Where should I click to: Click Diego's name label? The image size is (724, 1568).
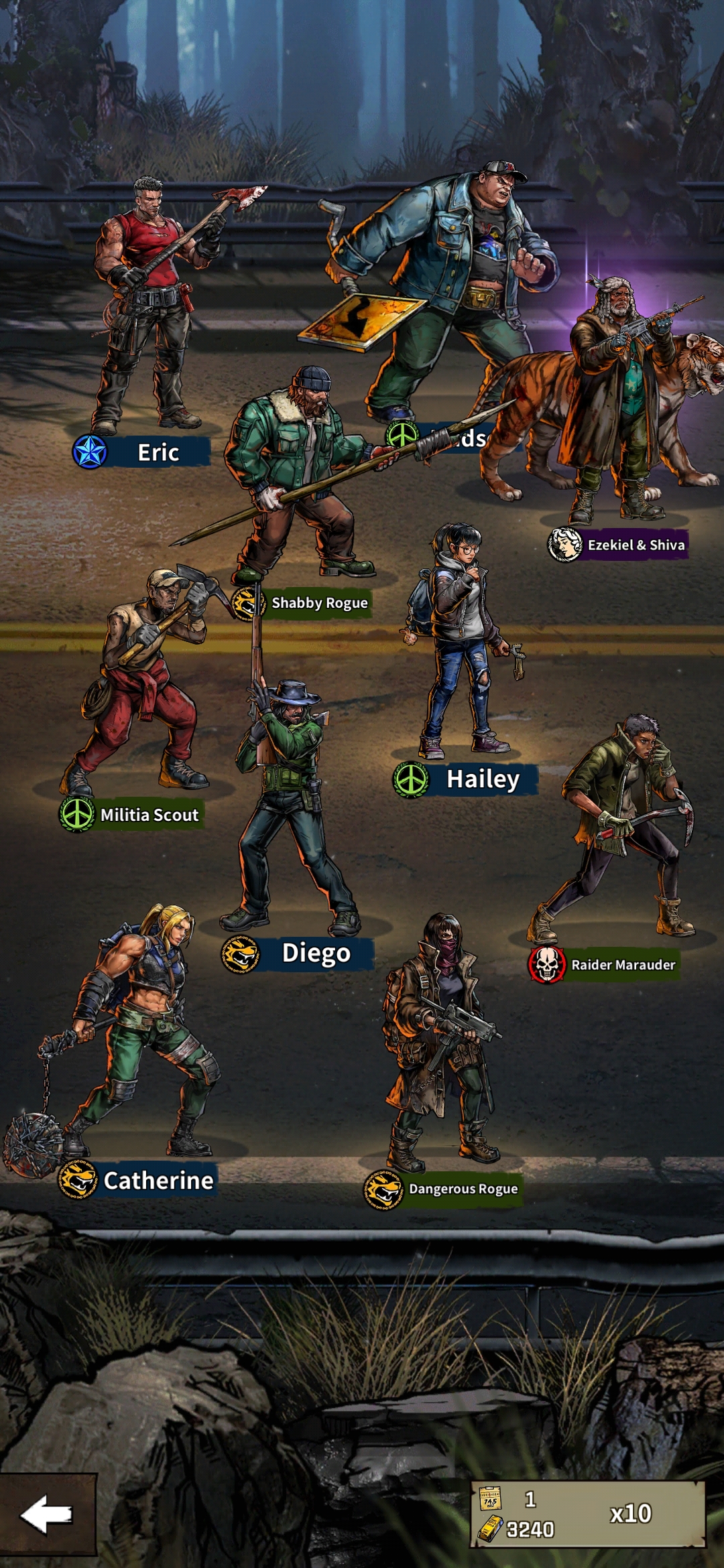[x=316, y=953]
